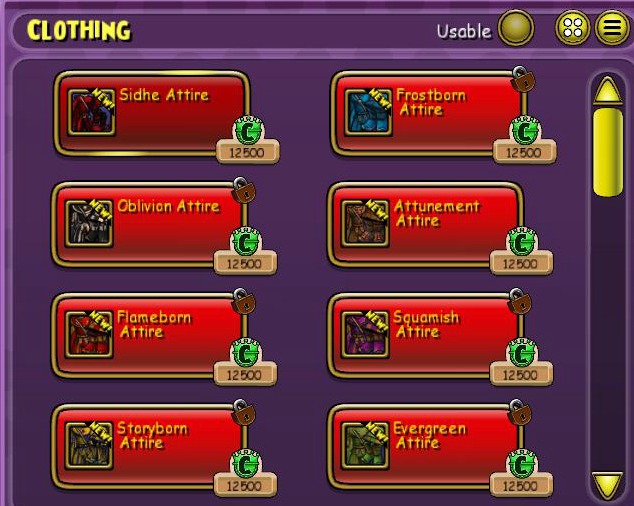
Task: Click the yellow scrollbar handle
Action: coord(607,152)
